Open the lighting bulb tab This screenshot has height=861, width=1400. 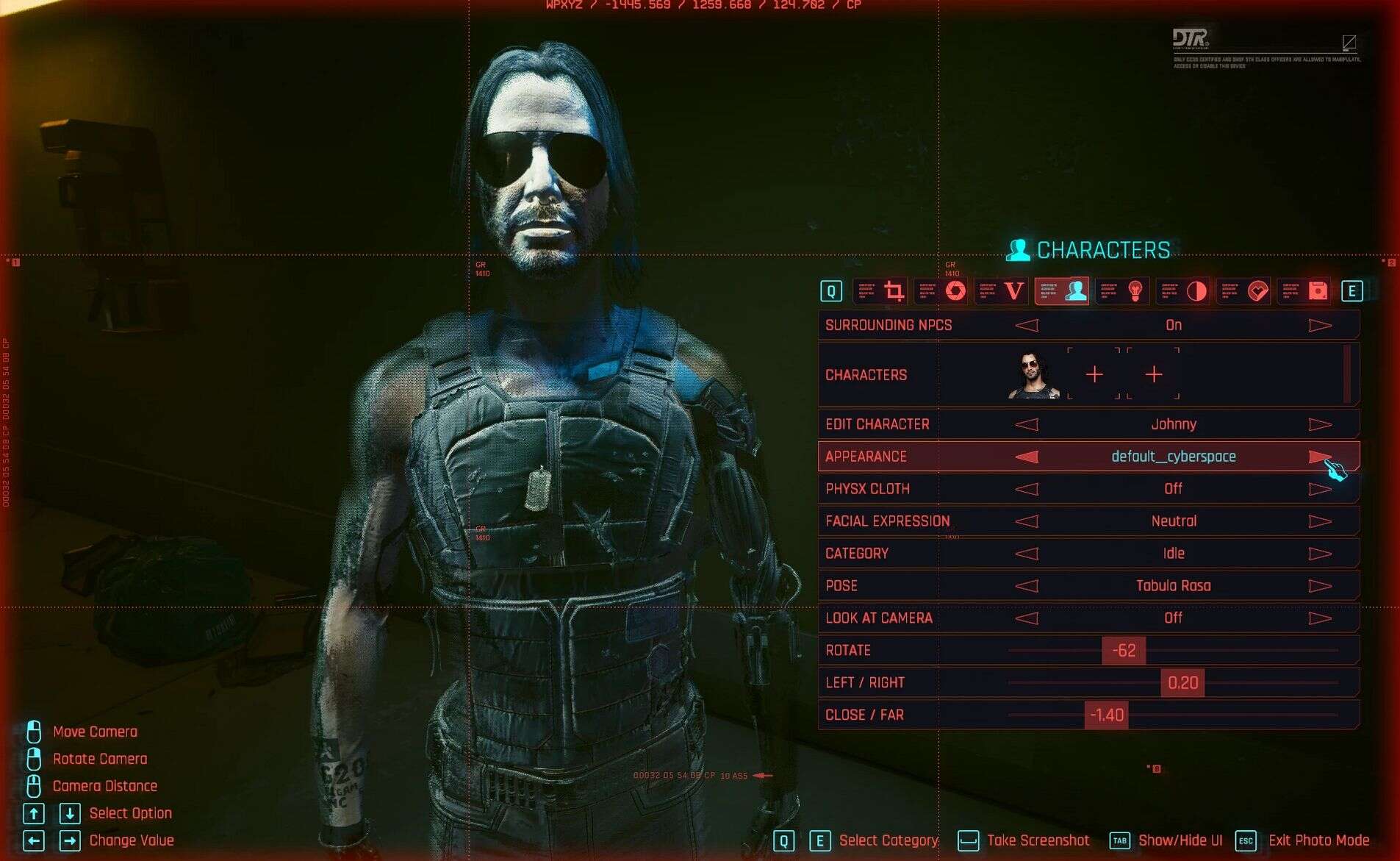[1135, 291]
